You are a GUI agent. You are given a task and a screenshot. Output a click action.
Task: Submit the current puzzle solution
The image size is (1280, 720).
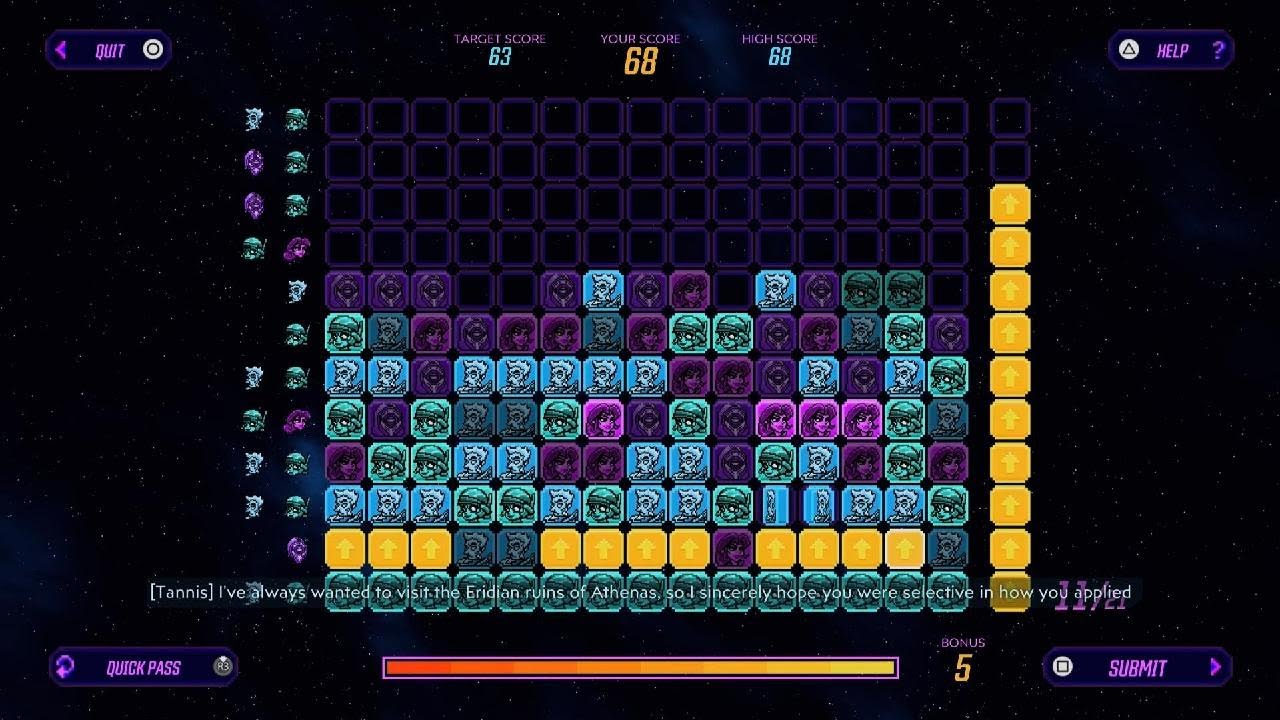pos(1137,667)
